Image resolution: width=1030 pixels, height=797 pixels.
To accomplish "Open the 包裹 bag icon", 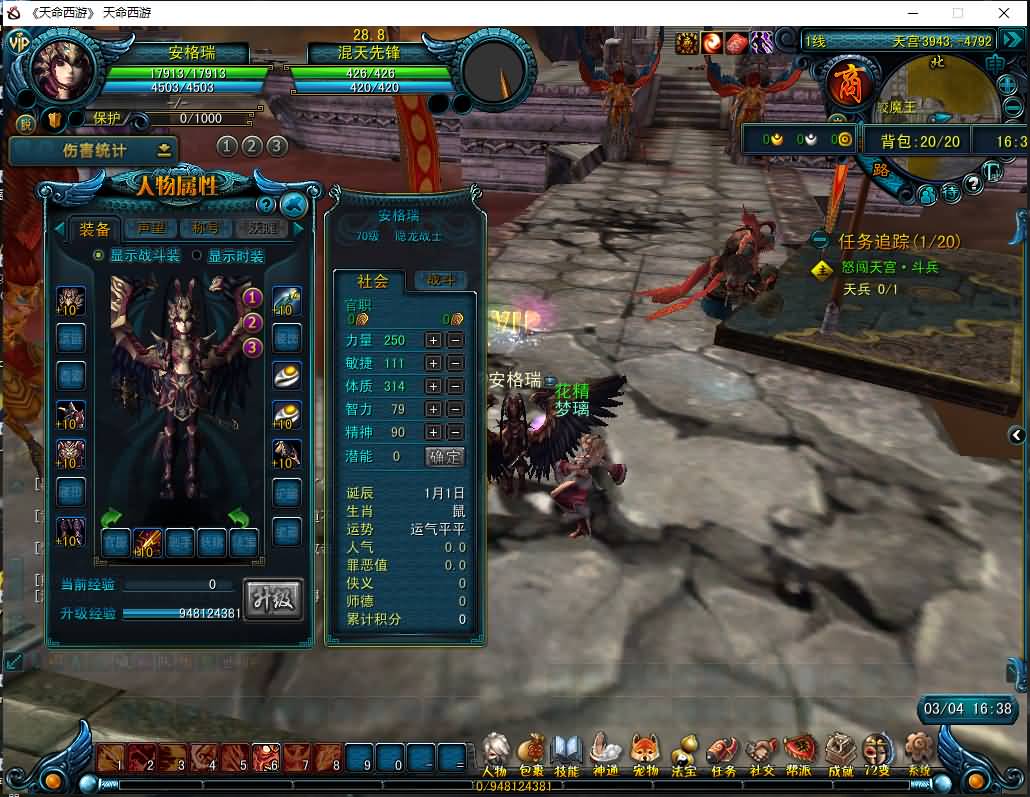I will tap(532, 752).
